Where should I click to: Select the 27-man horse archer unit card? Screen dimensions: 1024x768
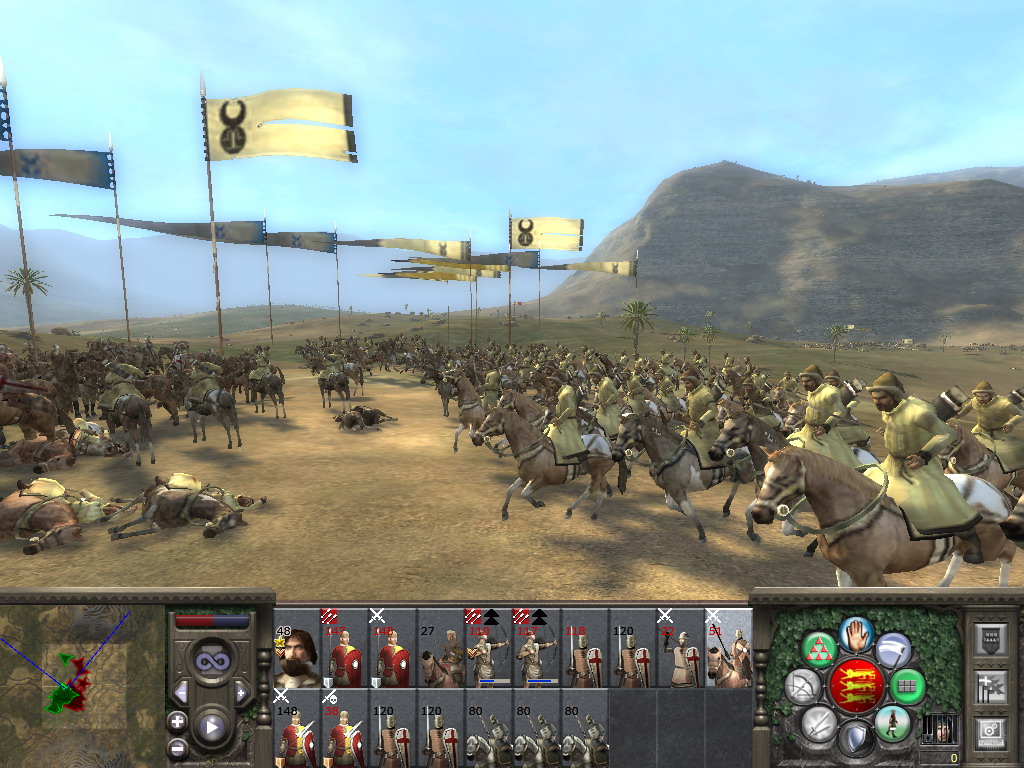(x=441, y=656)
